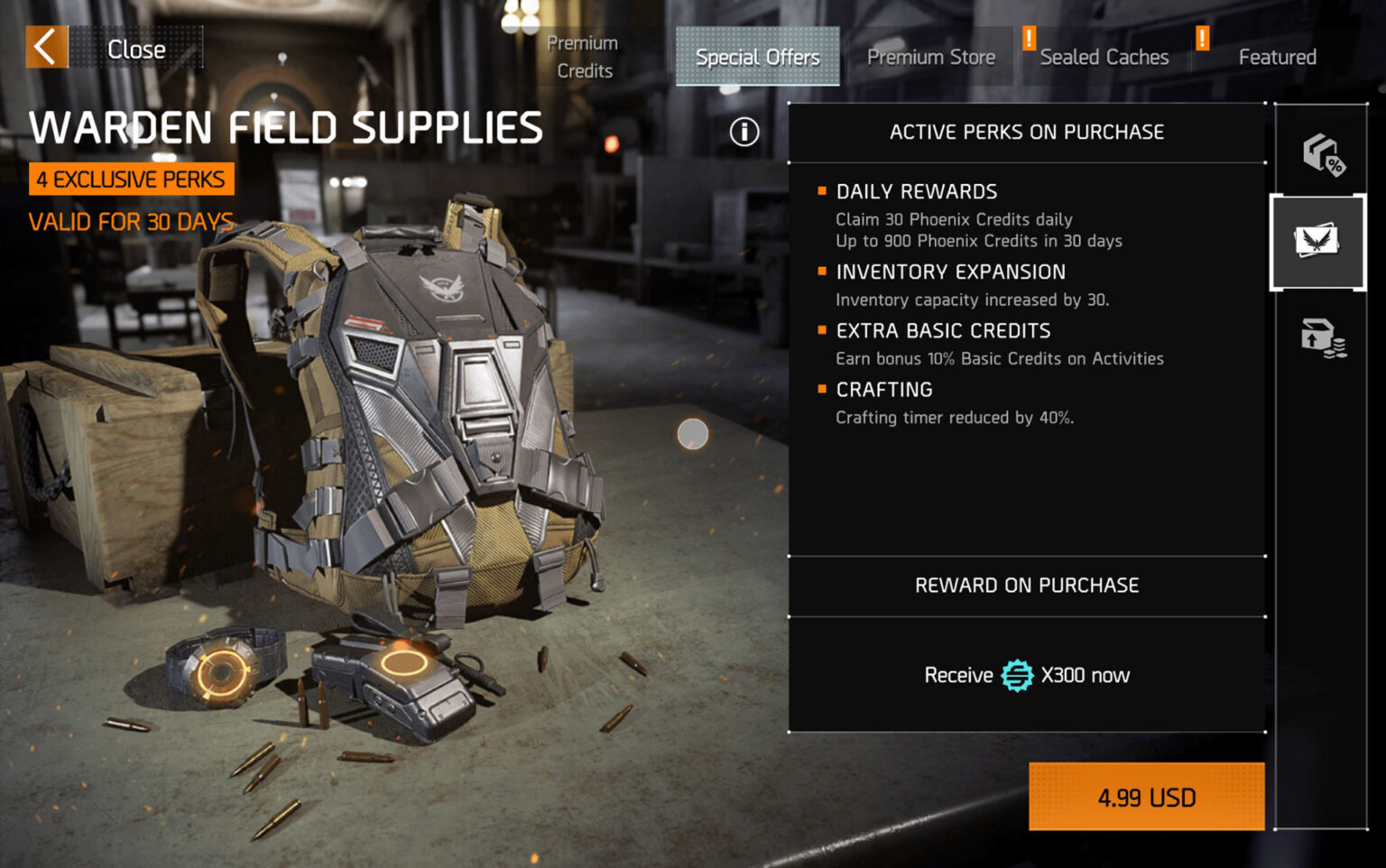
Task: Click the orange bullet beside Crafting perk
Action: pyautogui.click(x=822, y=389)
